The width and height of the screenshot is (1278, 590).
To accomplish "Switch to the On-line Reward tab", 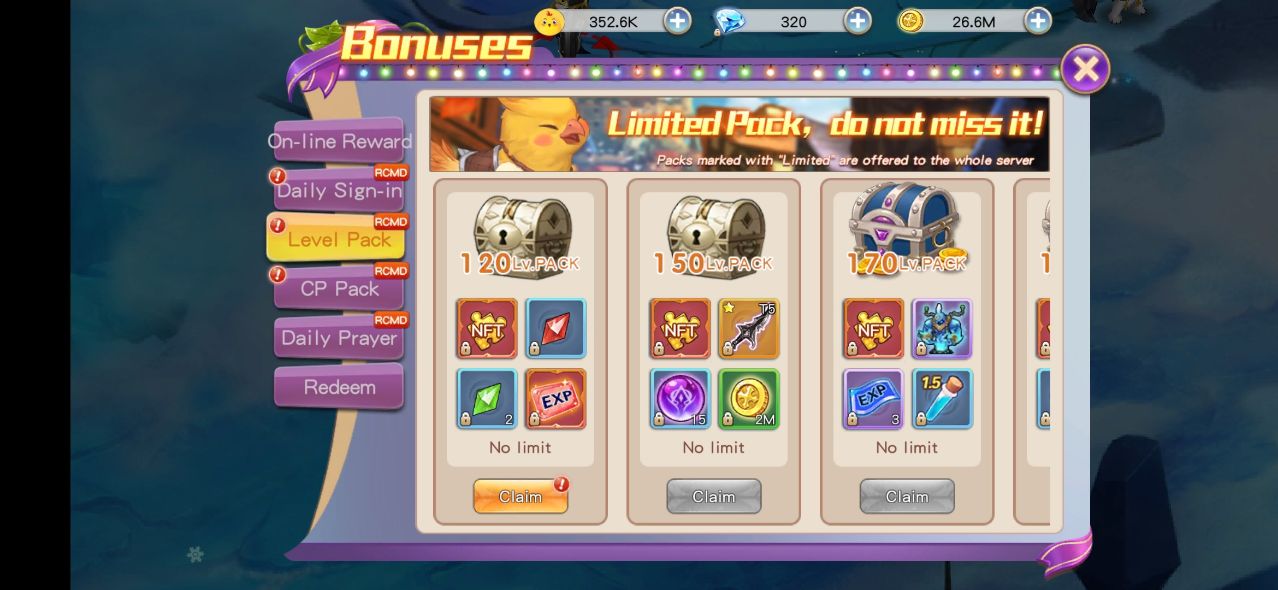I will pyautogui.click(x=339, y=141).
